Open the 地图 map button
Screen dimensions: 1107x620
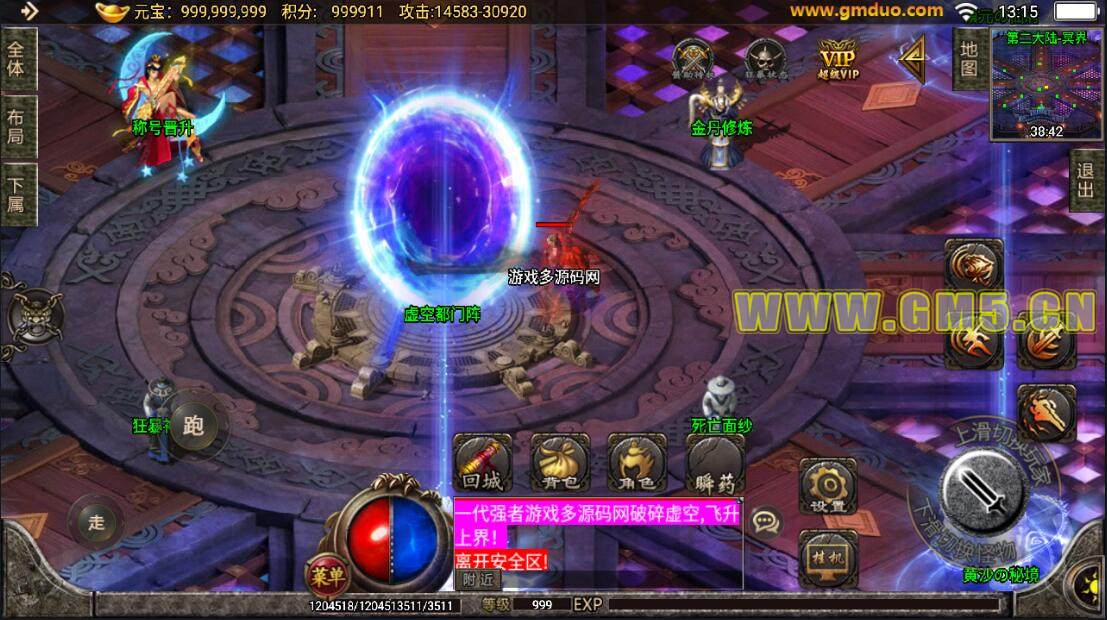coord(968,58)
